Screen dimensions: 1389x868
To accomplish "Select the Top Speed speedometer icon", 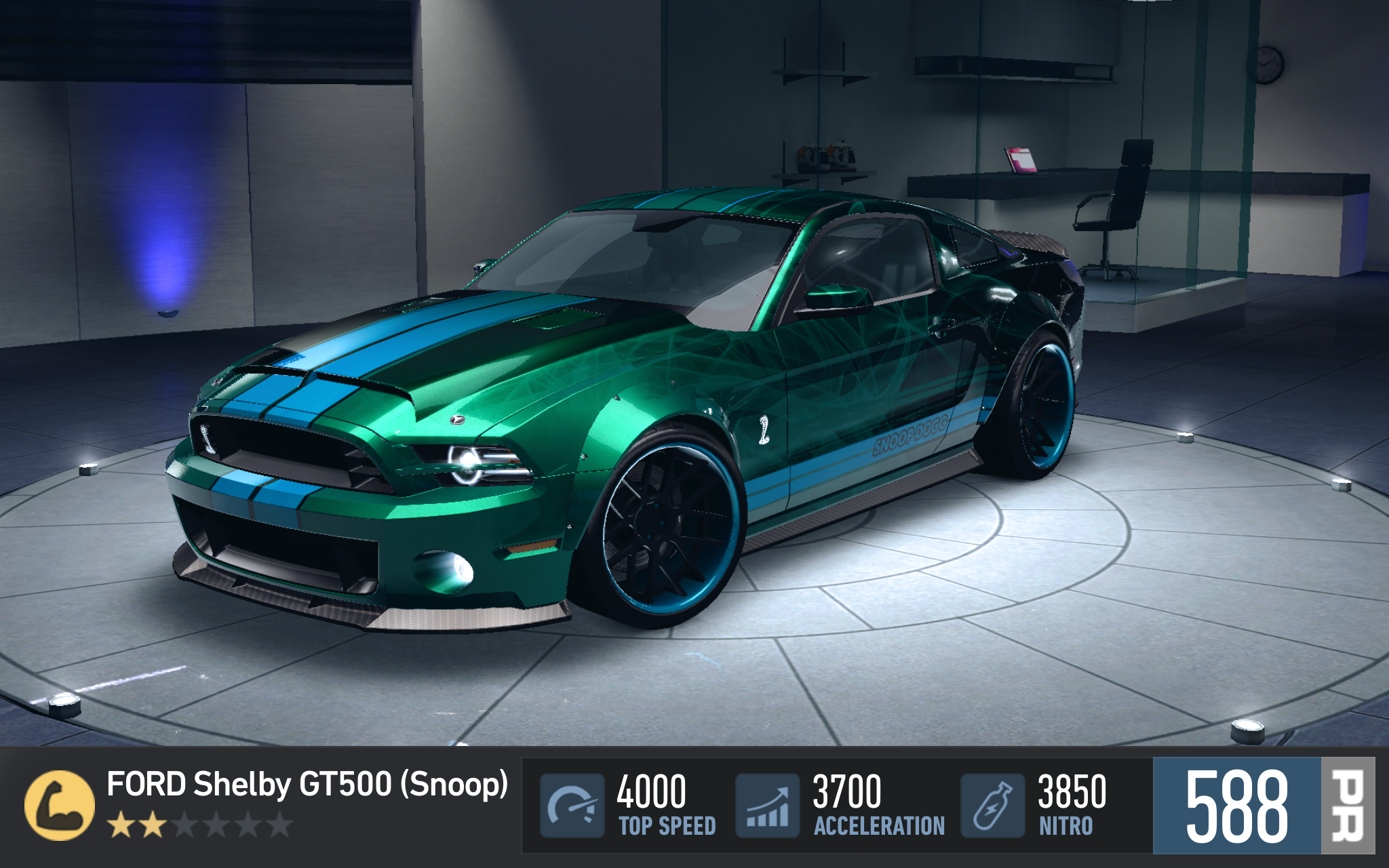I will 572,805.
